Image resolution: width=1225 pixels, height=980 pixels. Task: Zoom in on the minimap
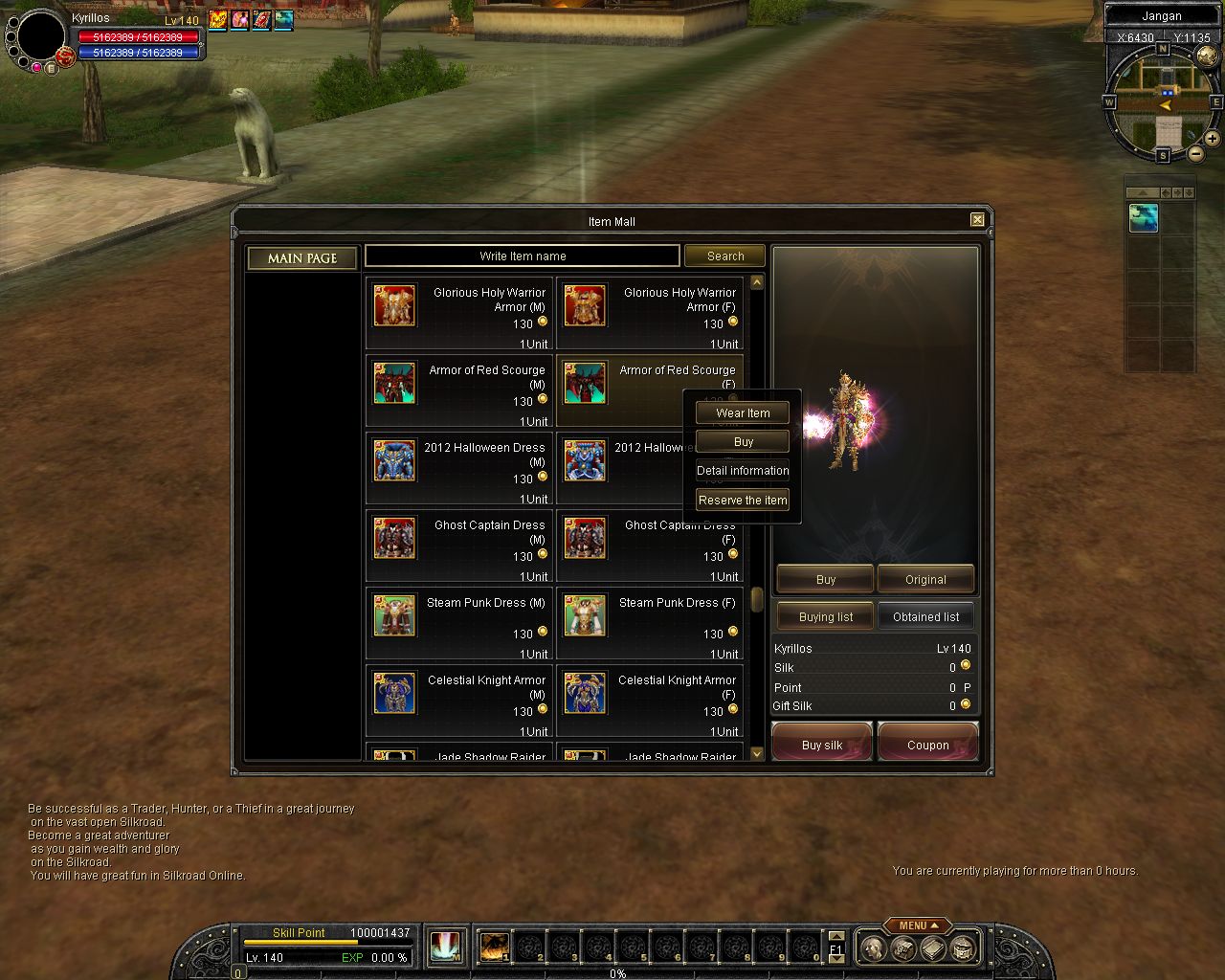[1212, 139]
